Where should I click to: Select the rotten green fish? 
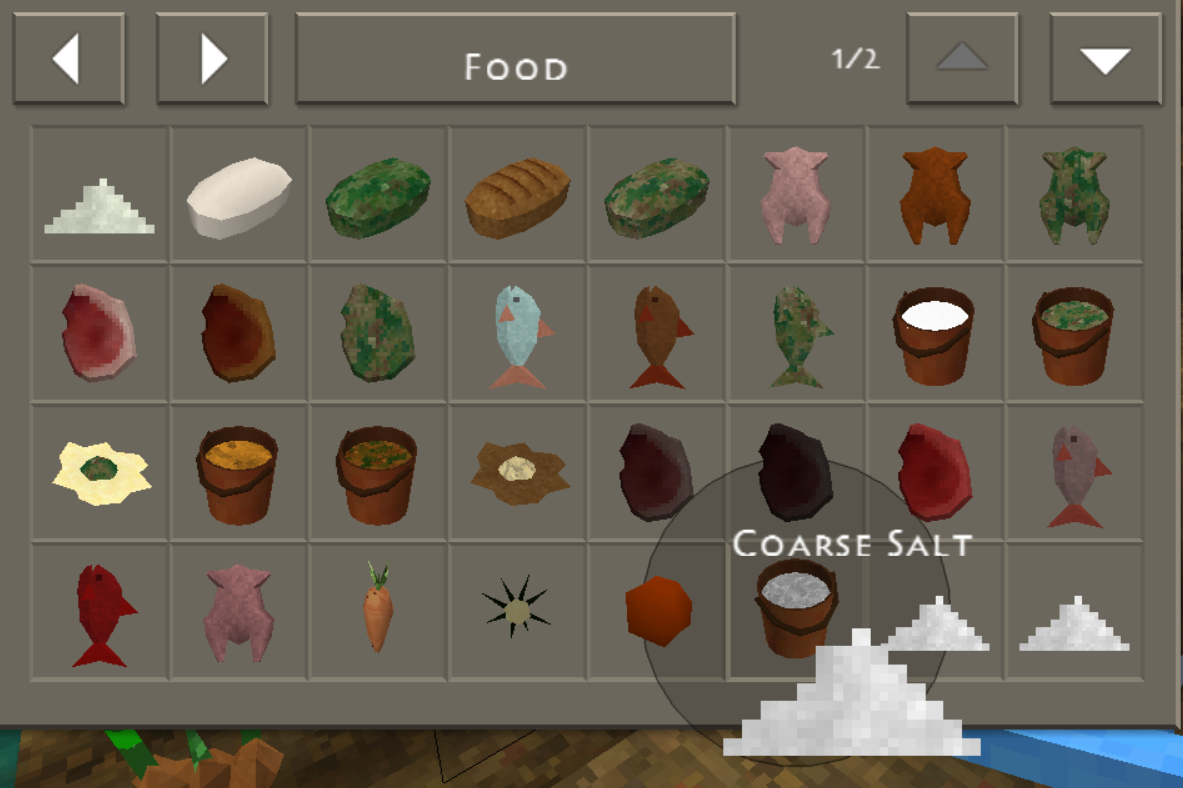[796, 335]
